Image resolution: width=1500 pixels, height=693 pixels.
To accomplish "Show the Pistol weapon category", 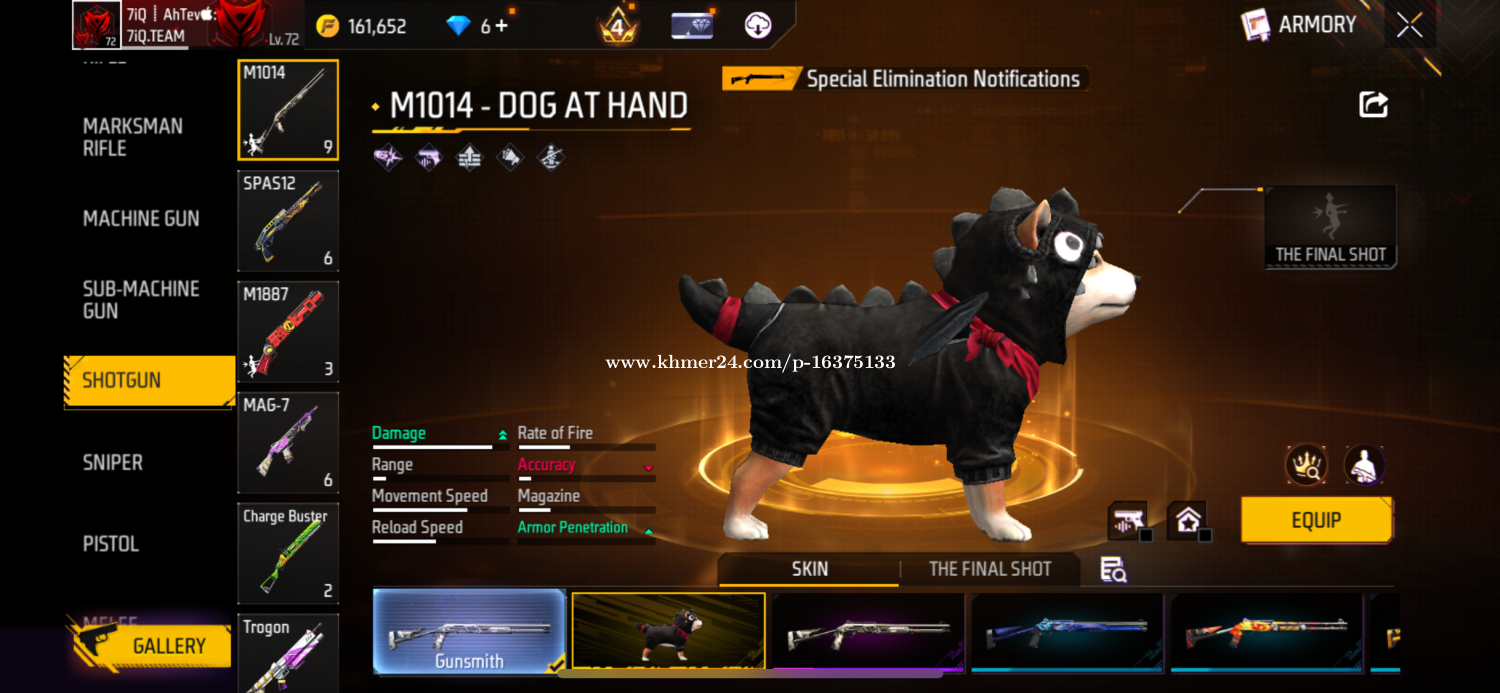I will pos(110,544).
